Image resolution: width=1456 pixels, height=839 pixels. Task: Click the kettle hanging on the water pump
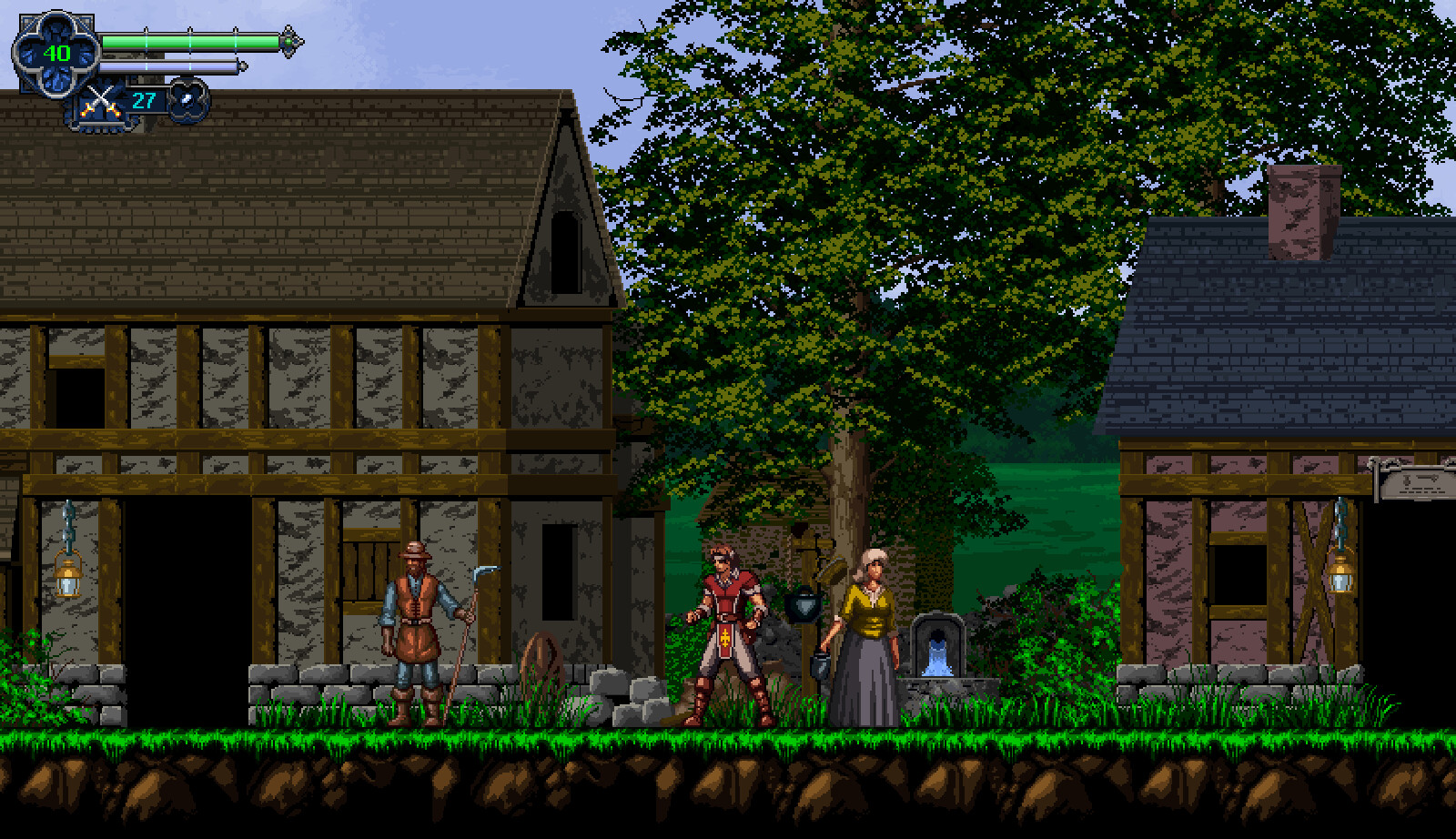click(801, 605)
